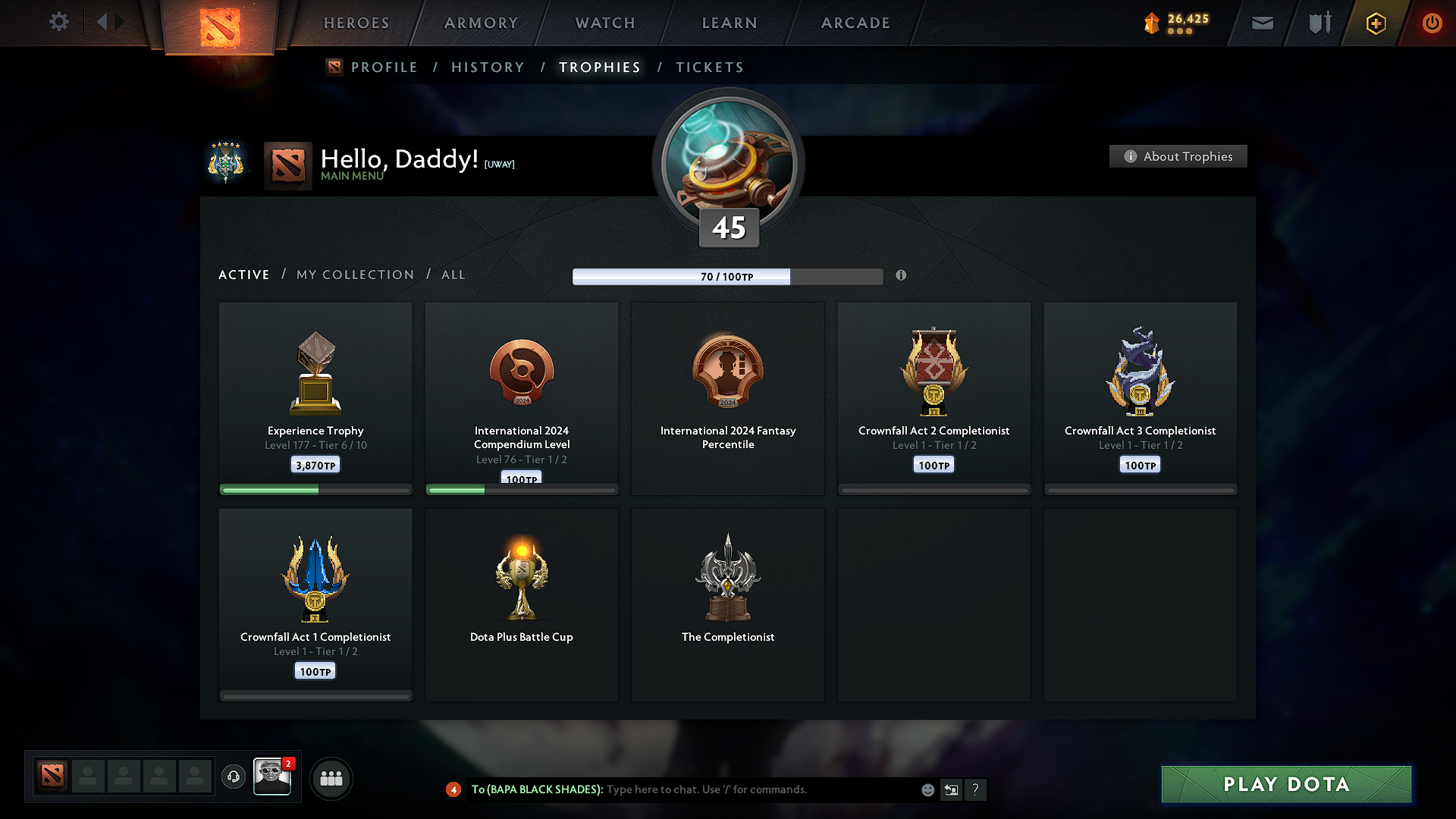This screenshot has height=819, width=1456.
Task: Click the question mark help icon near chat
Action: tap(975, 789)
